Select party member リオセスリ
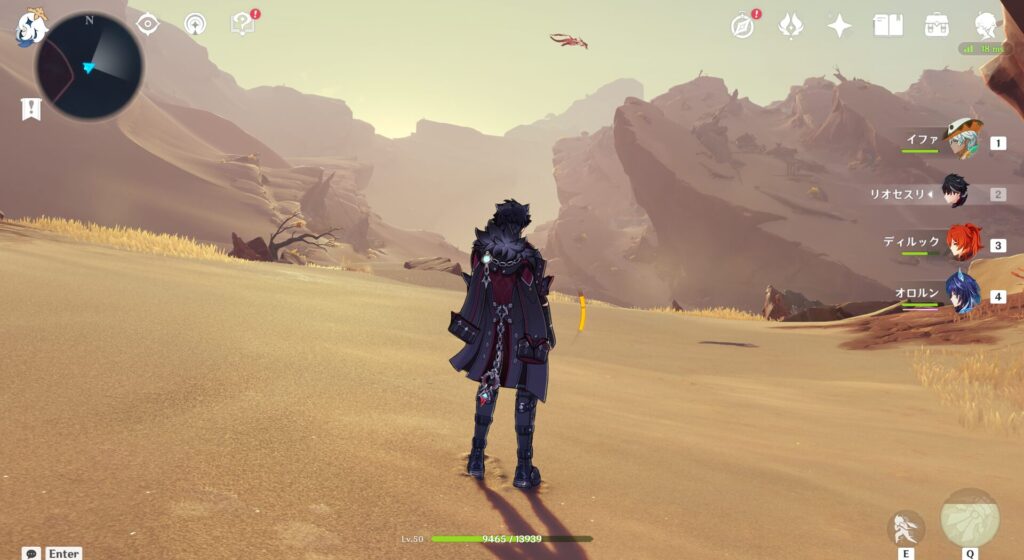 (958, 193)
